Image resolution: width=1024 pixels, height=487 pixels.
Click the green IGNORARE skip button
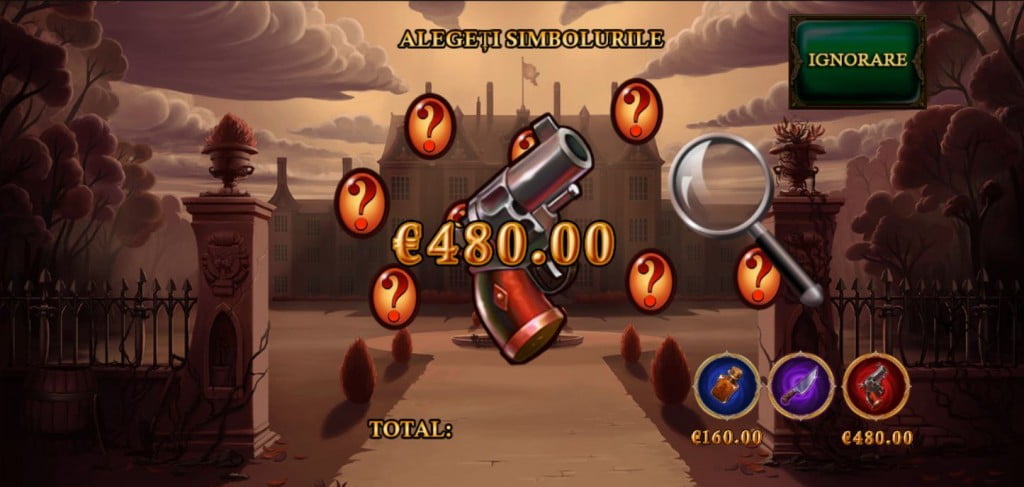[x=857, y=60]
